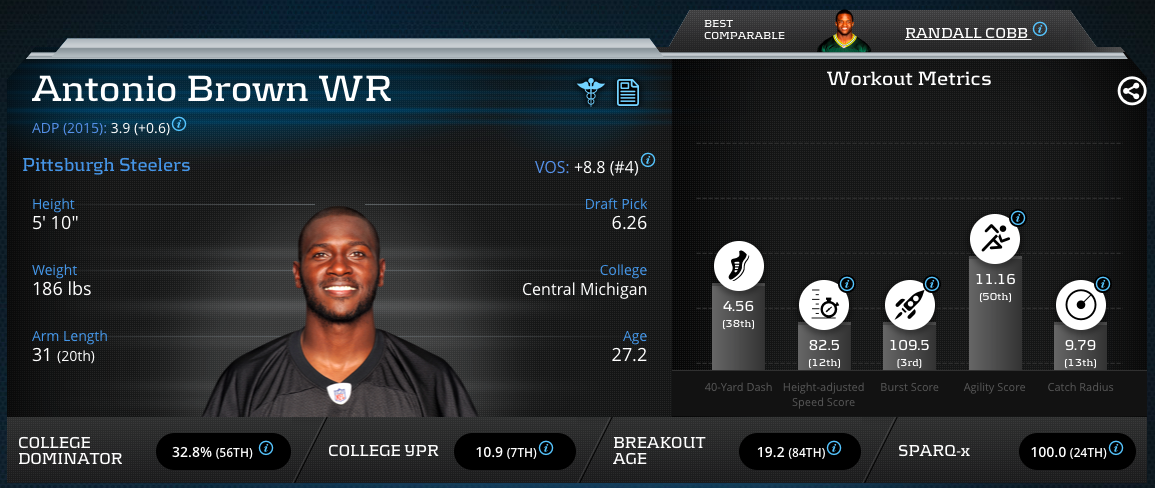
Task: Select the Height-adjusted Speed Score stopwatch icon
Action: pyautogui.click(x=823, y=306)
